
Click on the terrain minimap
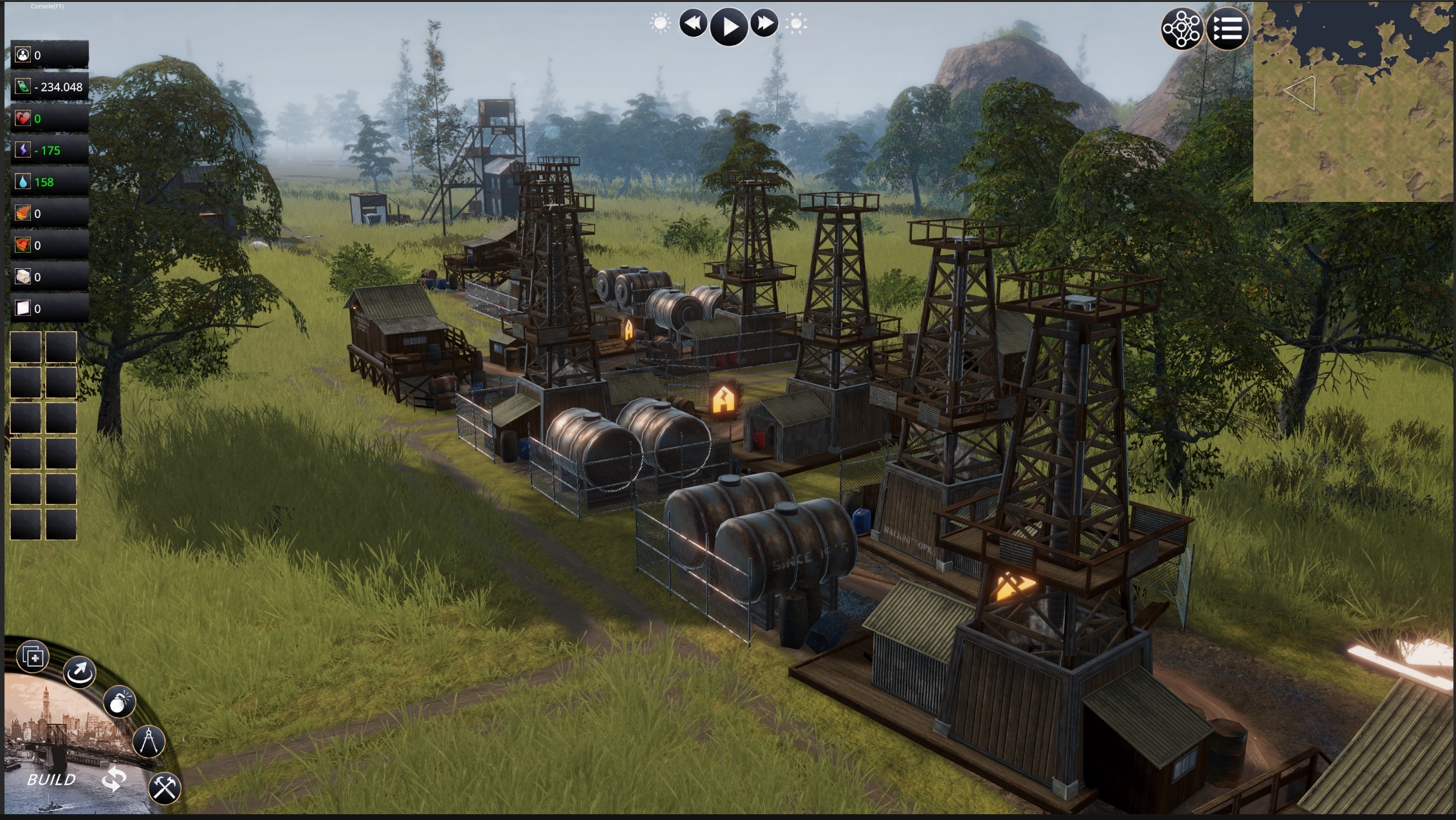(x=1354, y=102)
